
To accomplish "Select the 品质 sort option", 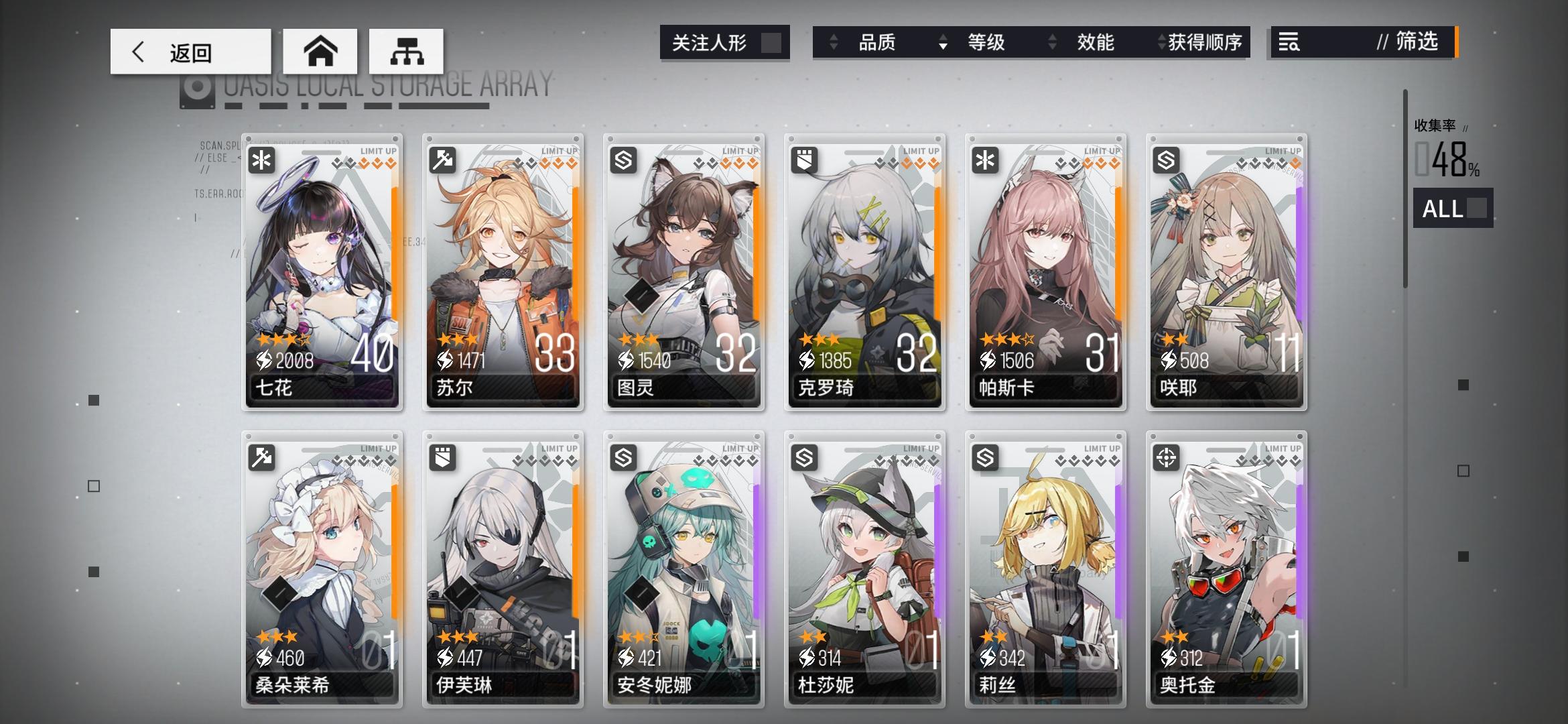I will pos(875,42).
